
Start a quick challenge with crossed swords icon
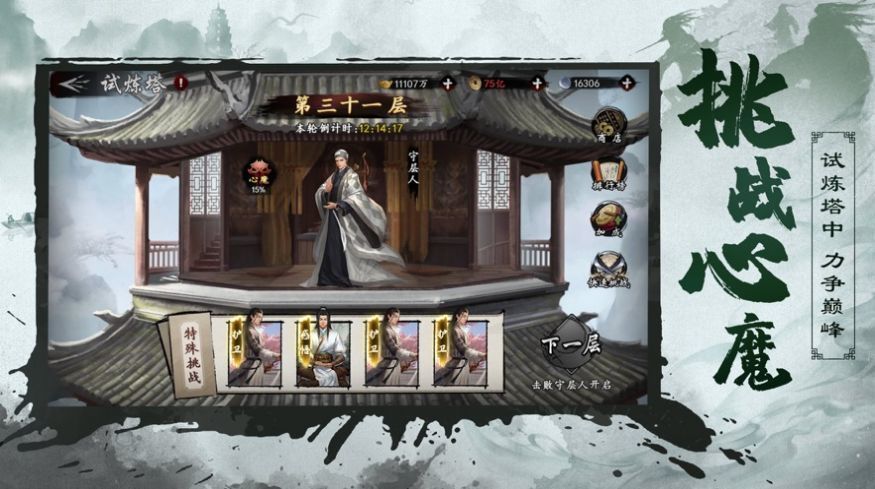(x=608, y=268)
